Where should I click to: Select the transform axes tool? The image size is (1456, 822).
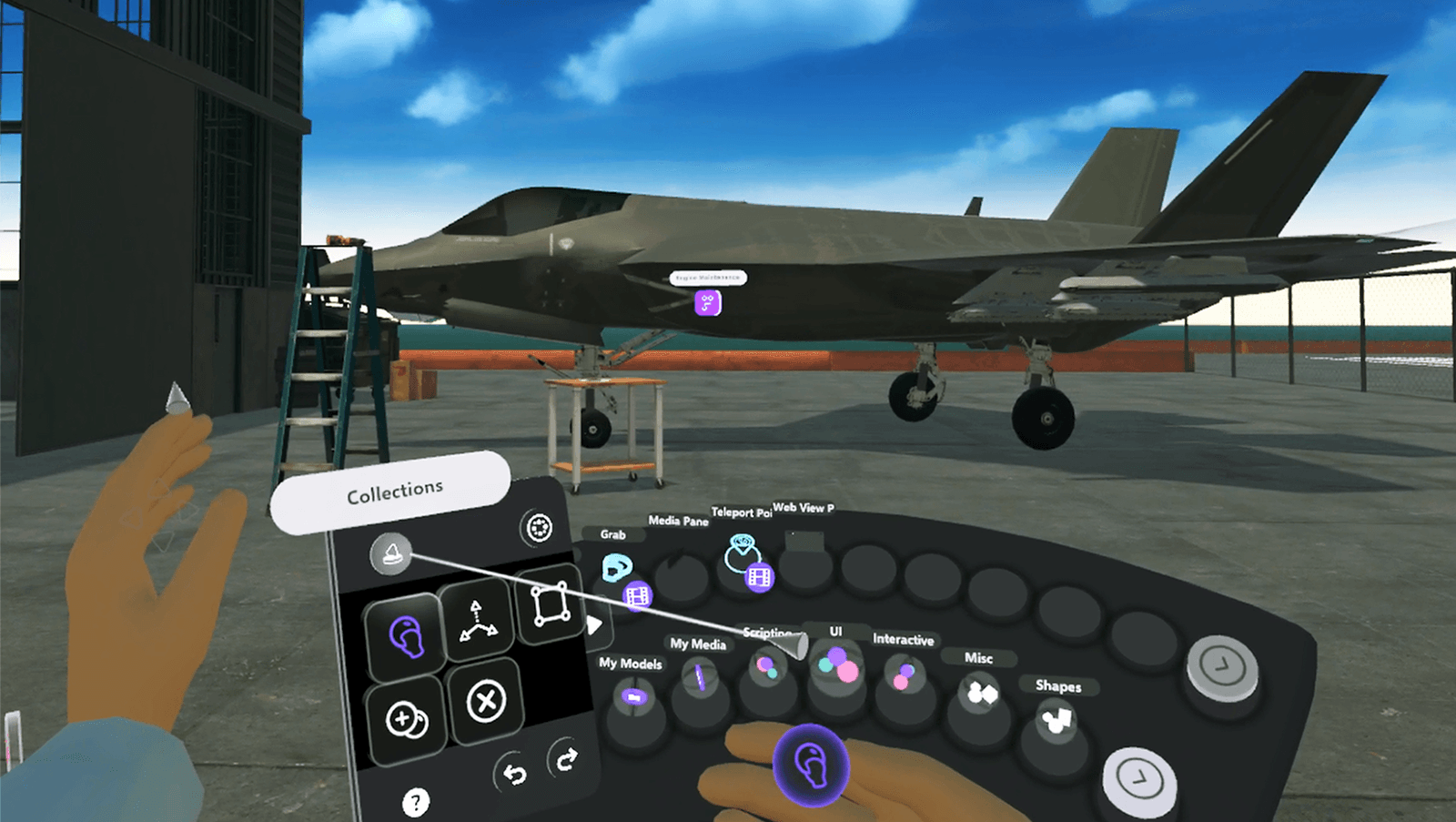(476, 621)
